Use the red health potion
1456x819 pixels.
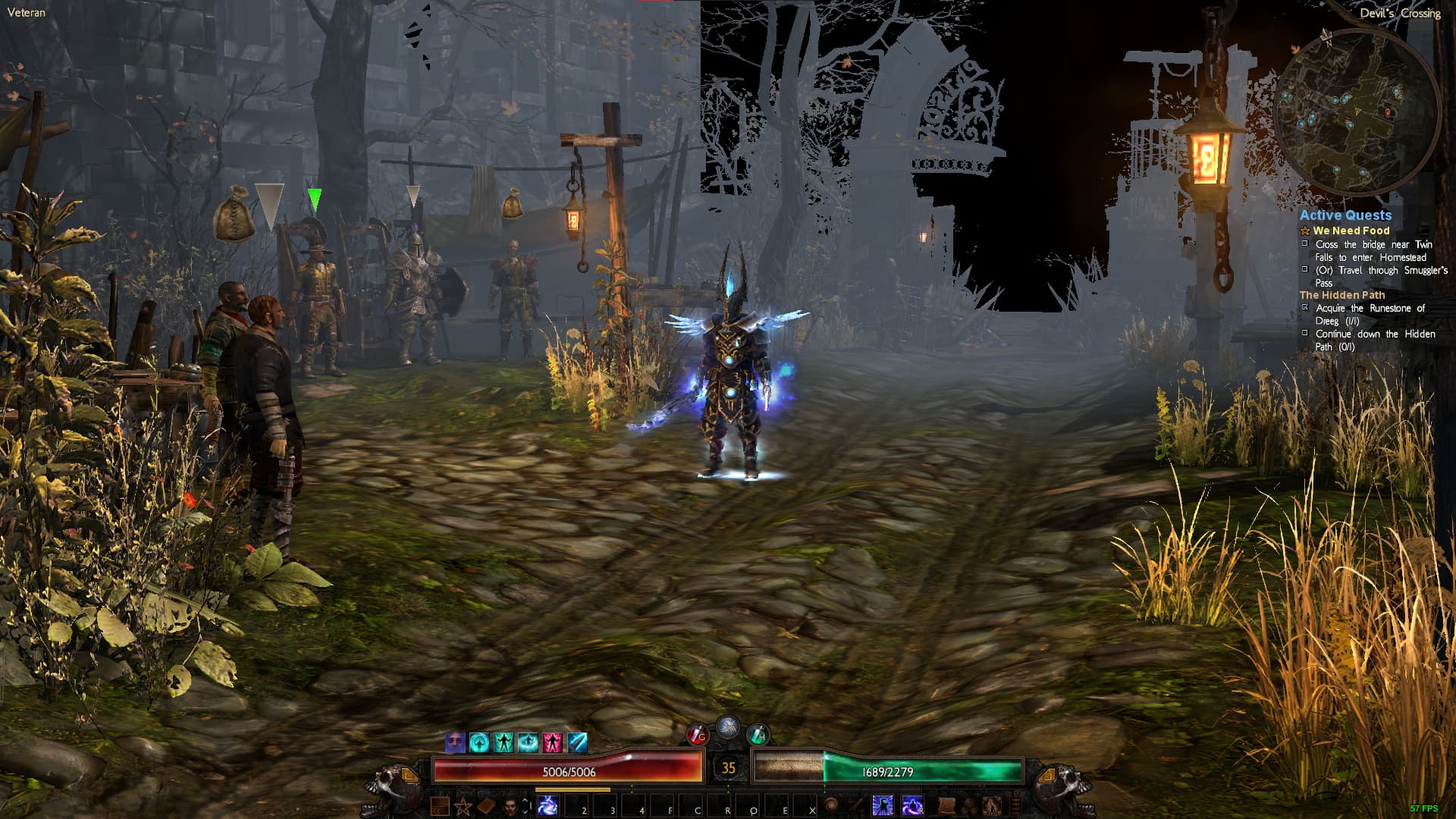click(x=697, y=734)
